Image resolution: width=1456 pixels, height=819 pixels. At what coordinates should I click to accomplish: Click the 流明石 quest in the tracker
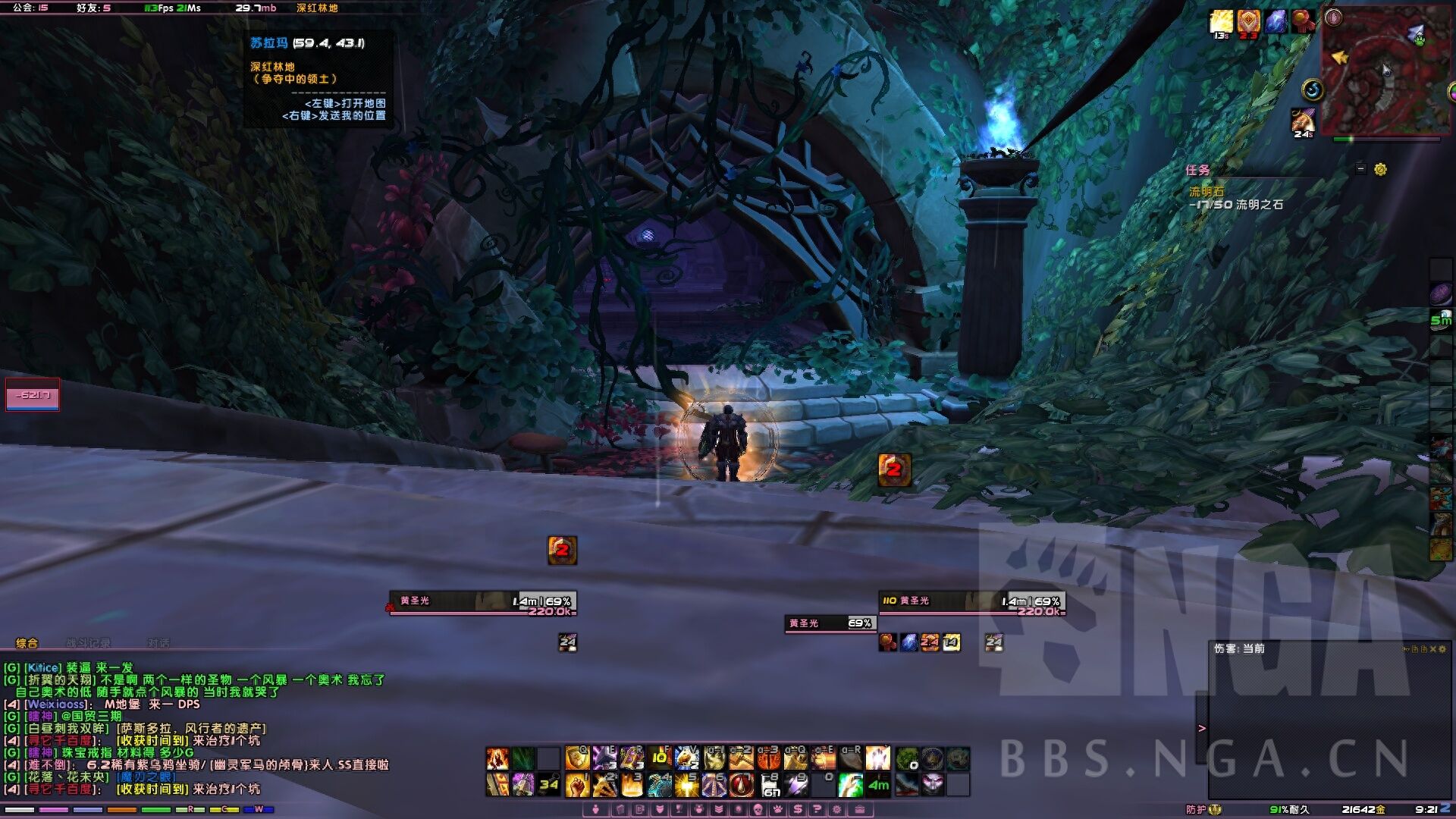coord(1206,192)
